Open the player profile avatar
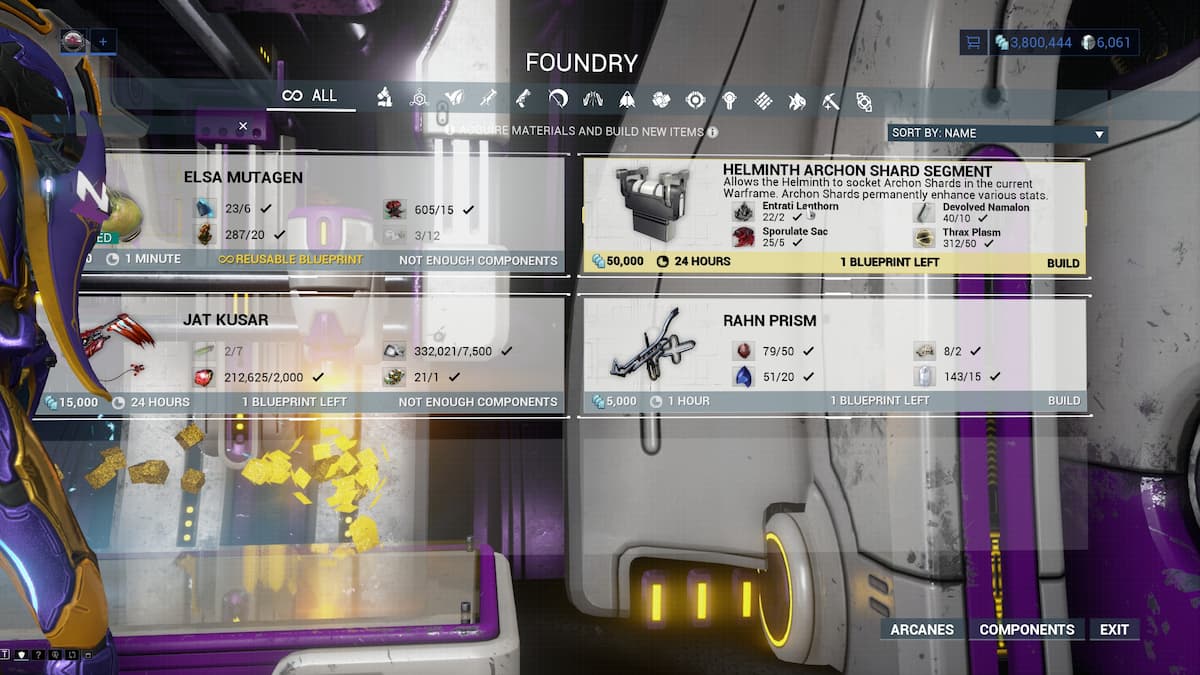 (74, 41)
